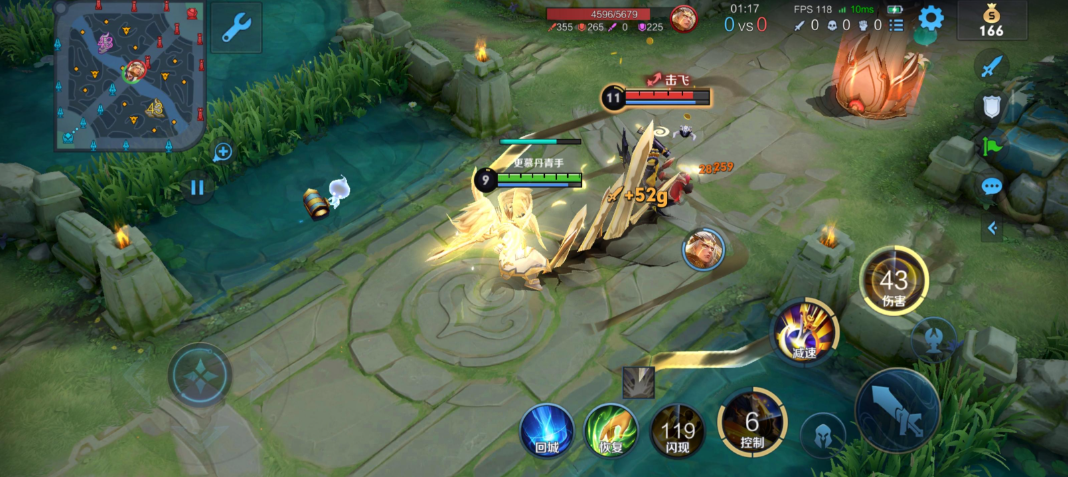Use the 控制 control skill
1068x477 pixels.
point(752,420)
